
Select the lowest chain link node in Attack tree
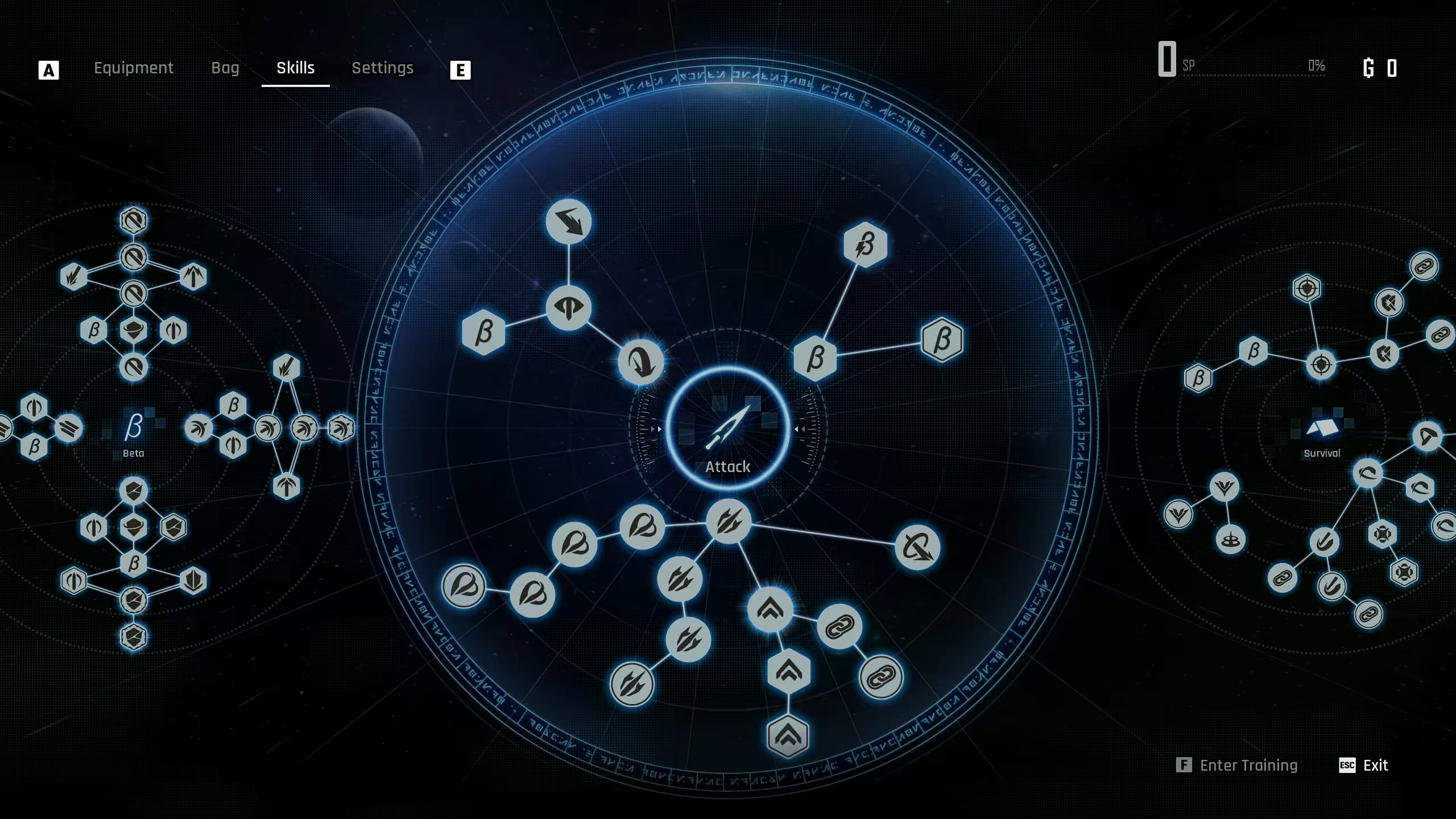pos(881,677)
